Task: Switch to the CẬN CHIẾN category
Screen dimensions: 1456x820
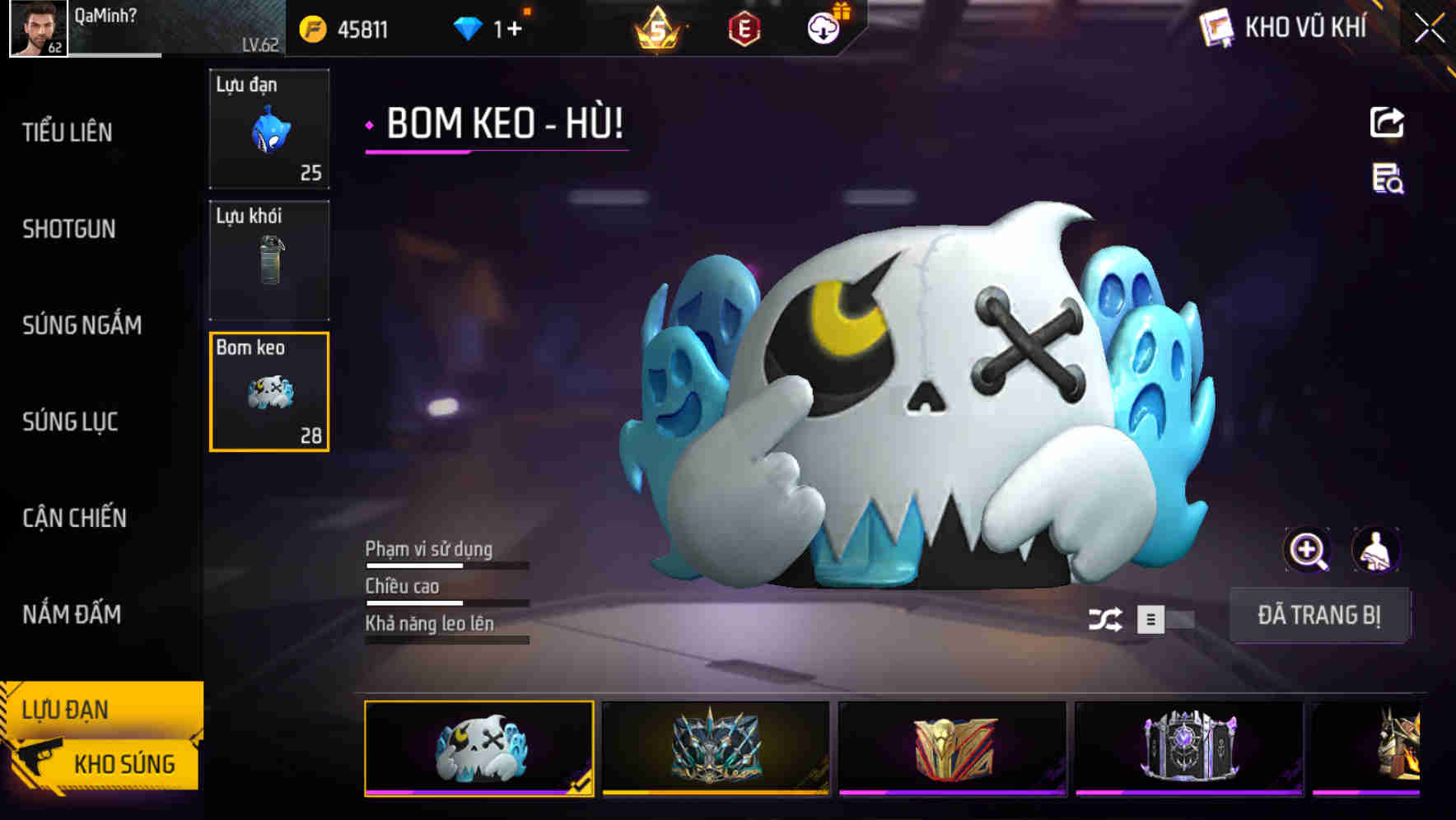Action: click(73, 518)
